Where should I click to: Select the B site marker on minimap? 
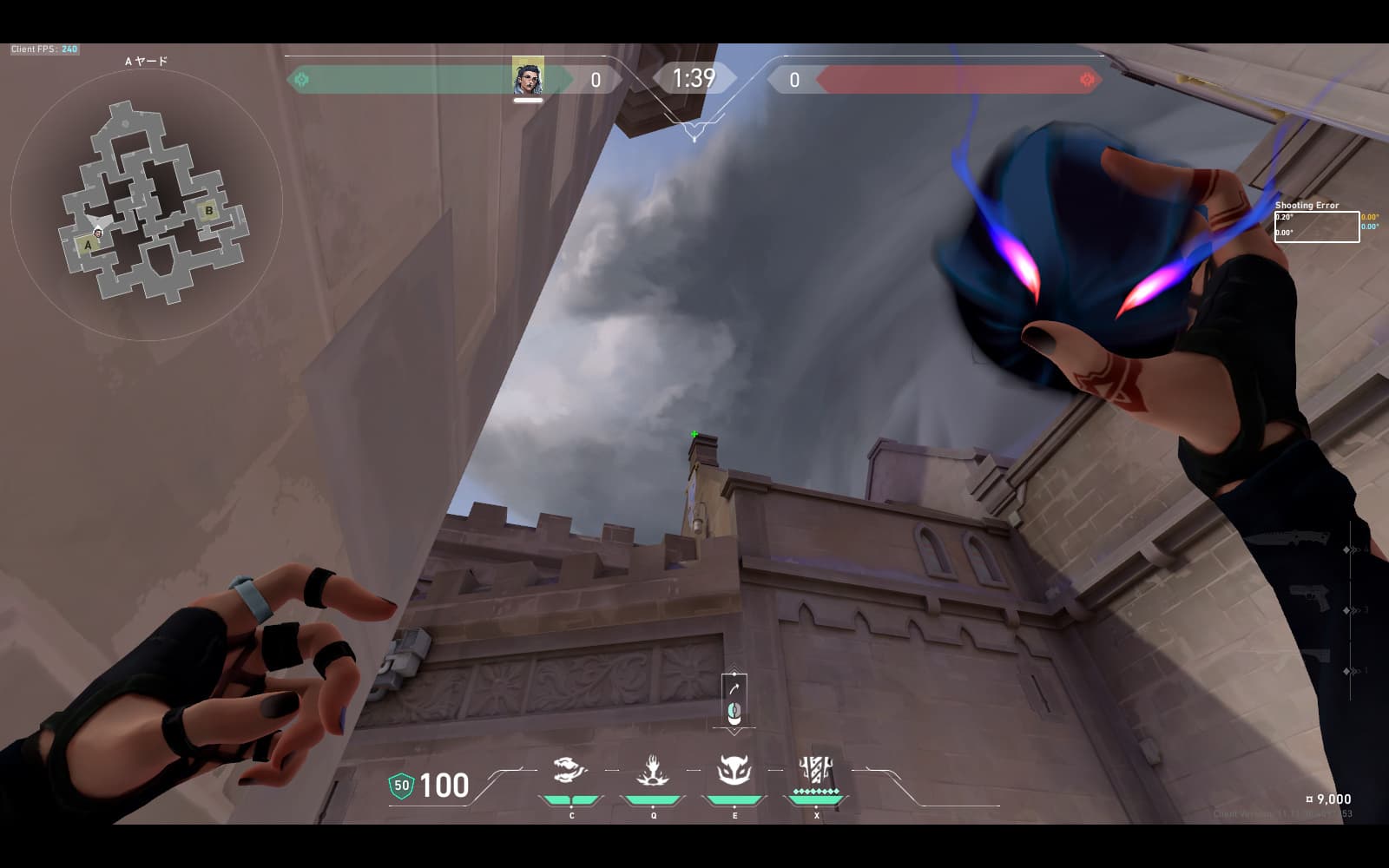pyautogui.click(x=208, y=210)
